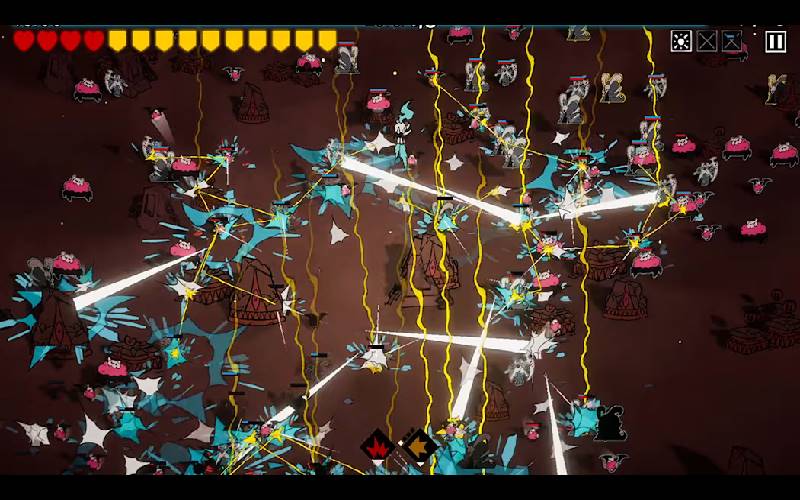Viewport: 800px width, 500px height.
Task: Toggle the sun burst icon button
Action: tap(681, 41)
